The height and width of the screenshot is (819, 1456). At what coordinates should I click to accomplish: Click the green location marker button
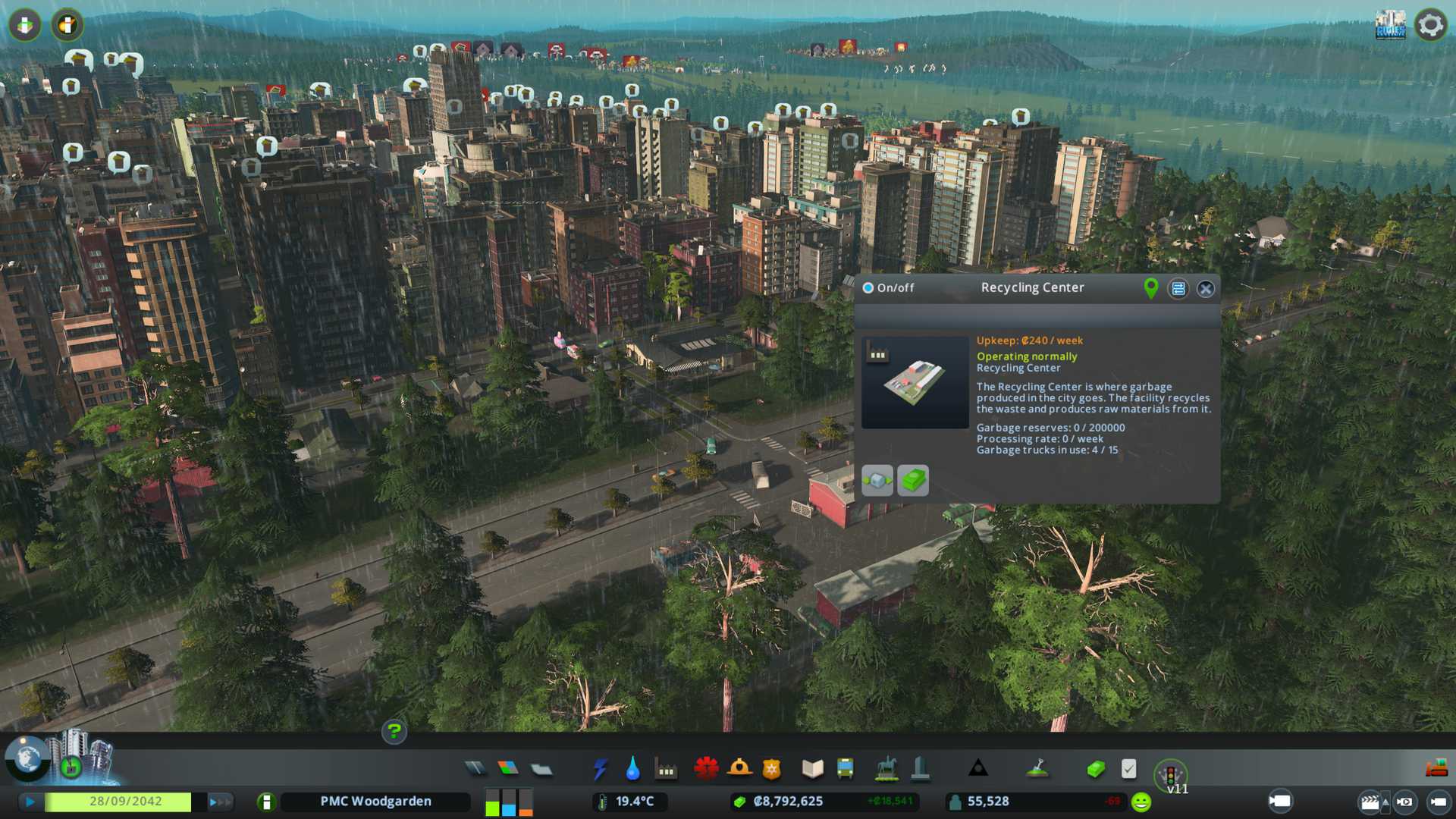[x=1150, y=288]
